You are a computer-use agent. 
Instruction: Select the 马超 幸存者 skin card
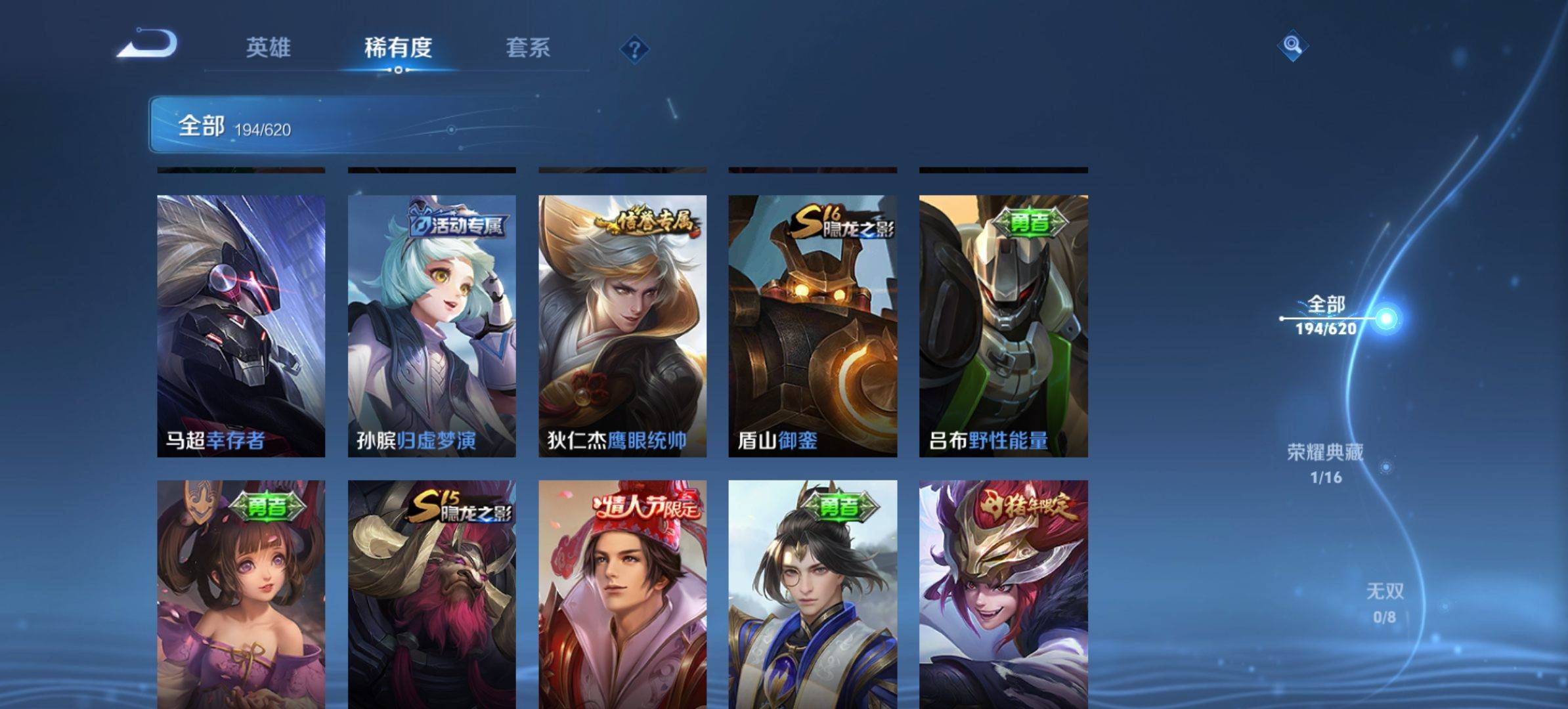pos(241,326)
